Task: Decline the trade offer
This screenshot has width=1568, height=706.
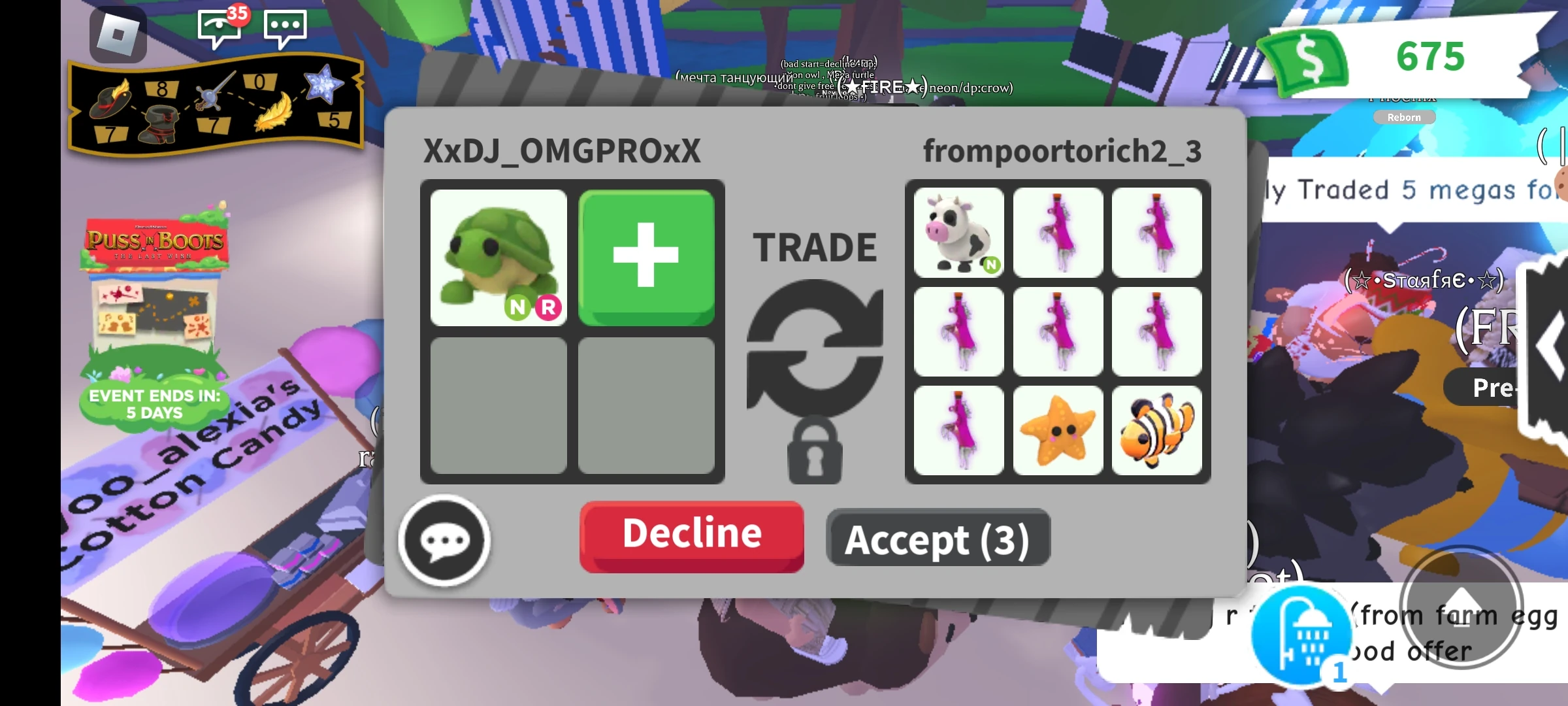Action: [x=691, y=535]
